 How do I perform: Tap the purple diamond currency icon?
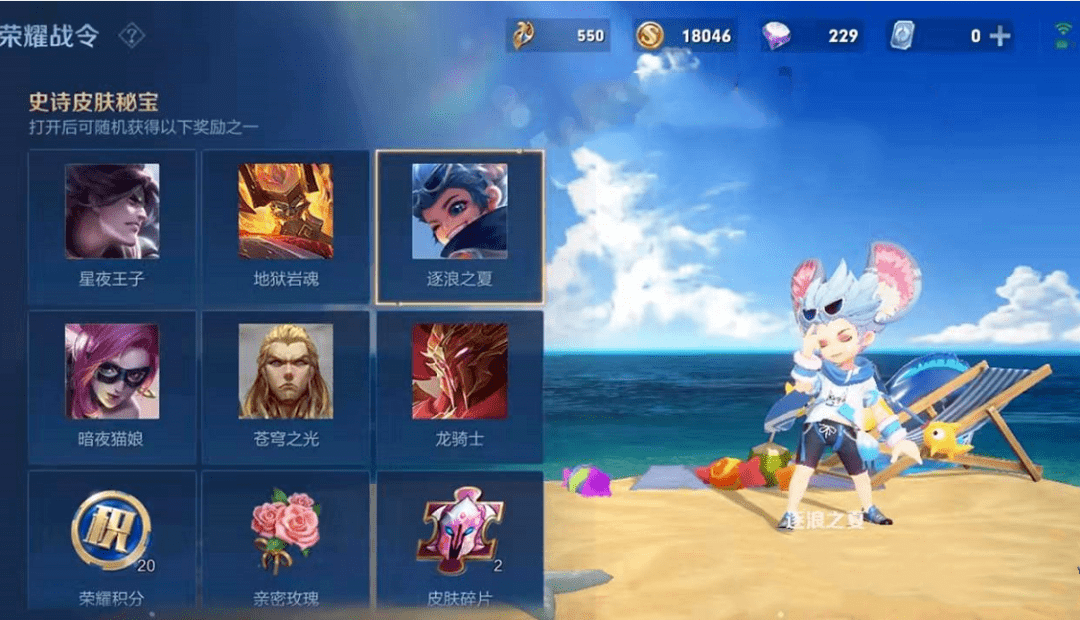(776, 36)
